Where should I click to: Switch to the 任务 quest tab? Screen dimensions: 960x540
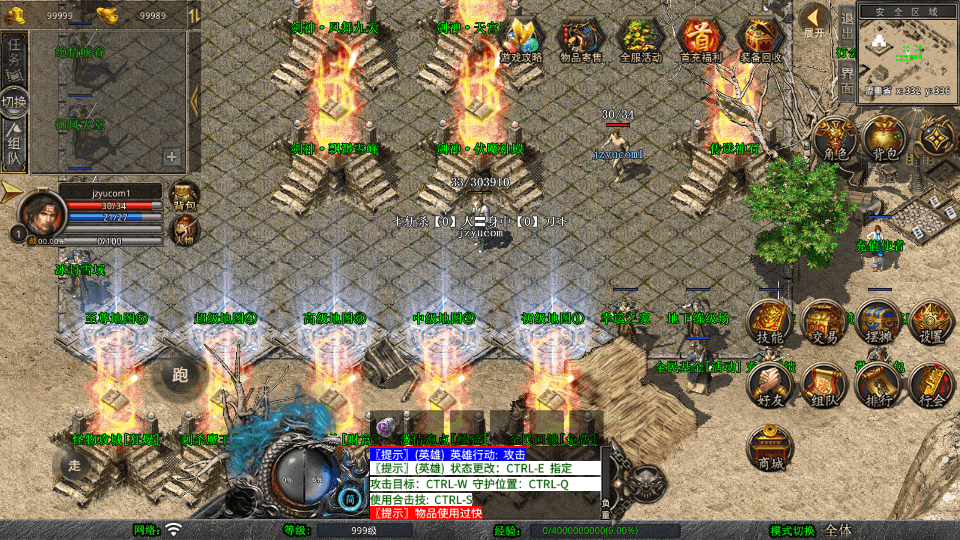(x=15, y=56)
